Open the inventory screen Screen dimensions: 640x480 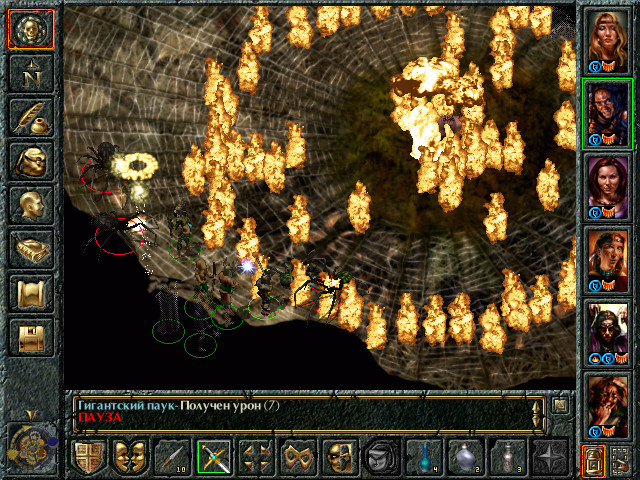(x=30, y=161)
